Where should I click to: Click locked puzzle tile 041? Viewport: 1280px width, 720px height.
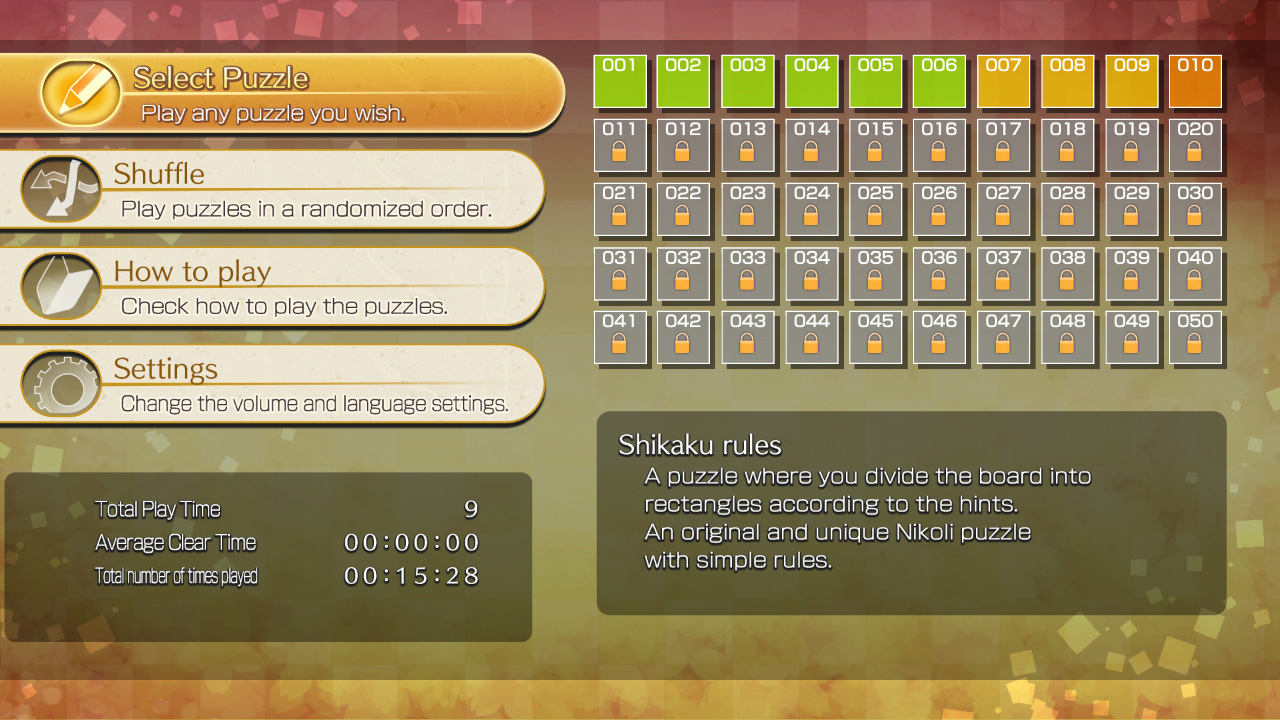tap(621, 338)
